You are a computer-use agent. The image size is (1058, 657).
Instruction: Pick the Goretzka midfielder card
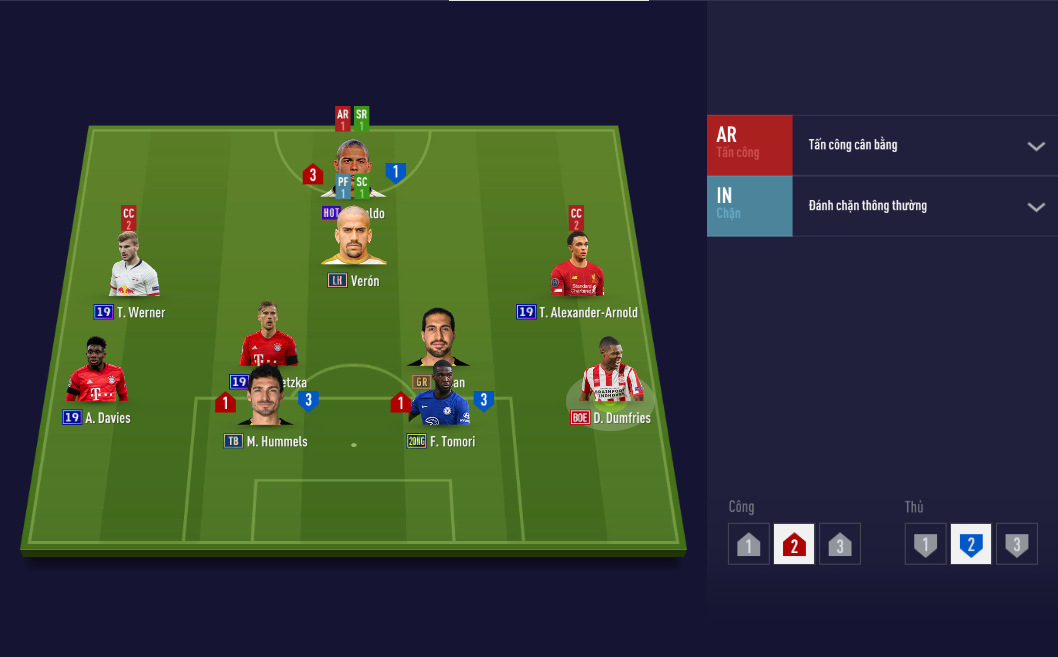[268, 335]
